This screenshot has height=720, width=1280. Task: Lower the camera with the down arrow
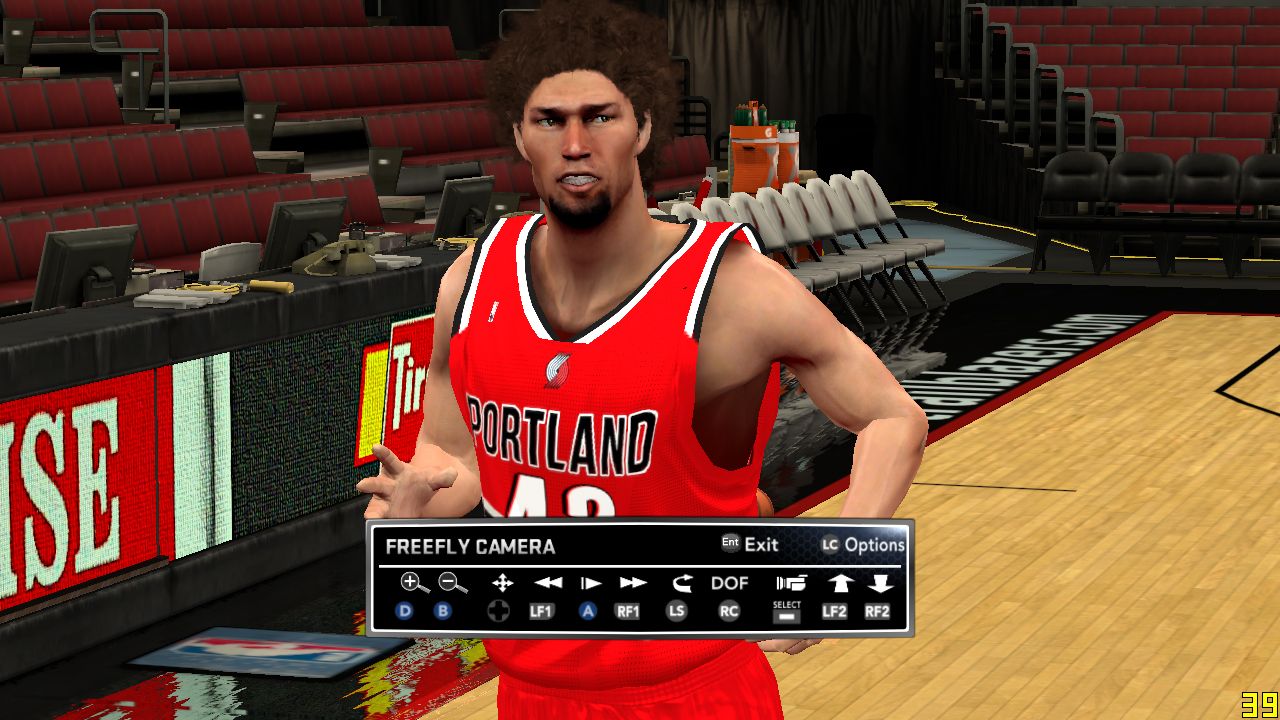pyautogui.click(x=880, y=583)
